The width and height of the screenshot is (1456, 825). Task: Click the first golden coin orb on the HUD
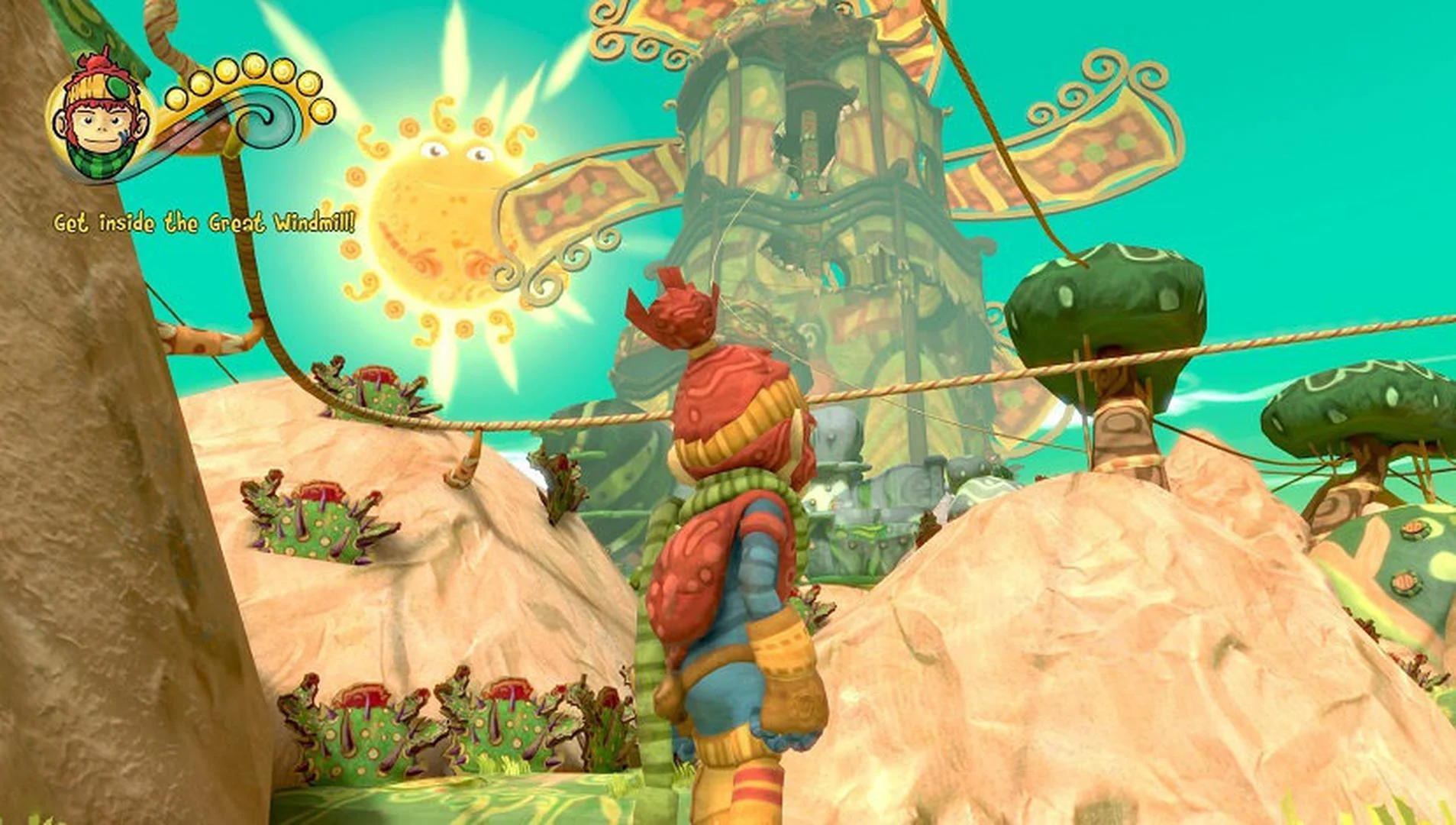coord(176,99)
